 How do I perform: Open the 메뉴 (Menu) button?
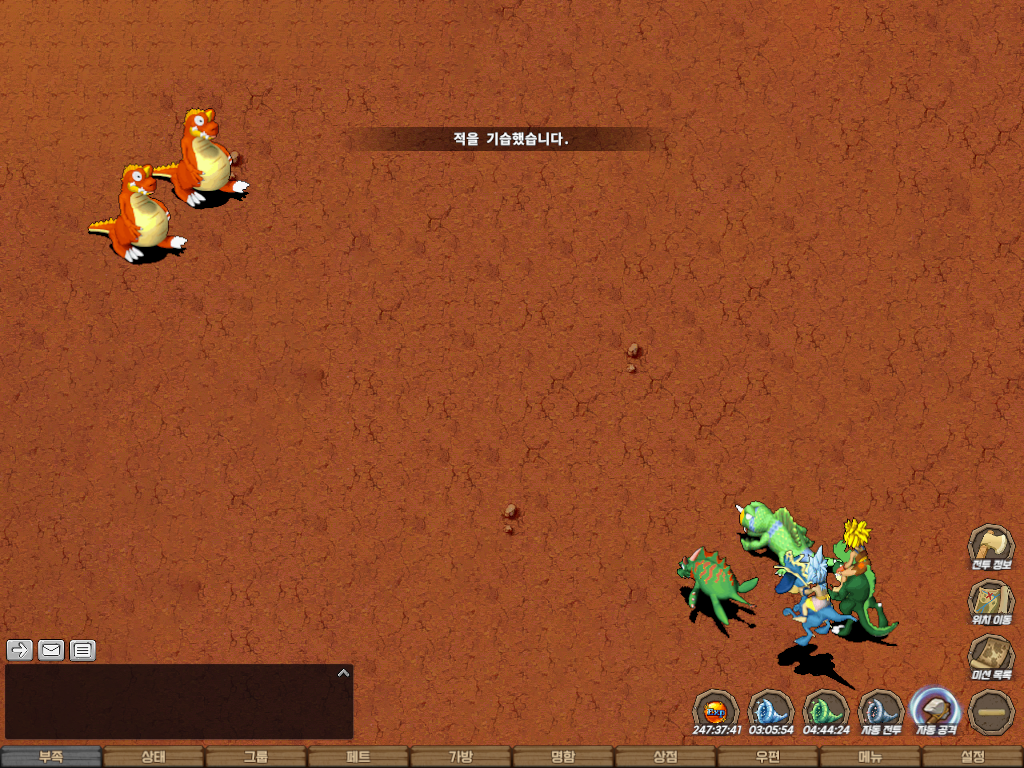[870, 757]
